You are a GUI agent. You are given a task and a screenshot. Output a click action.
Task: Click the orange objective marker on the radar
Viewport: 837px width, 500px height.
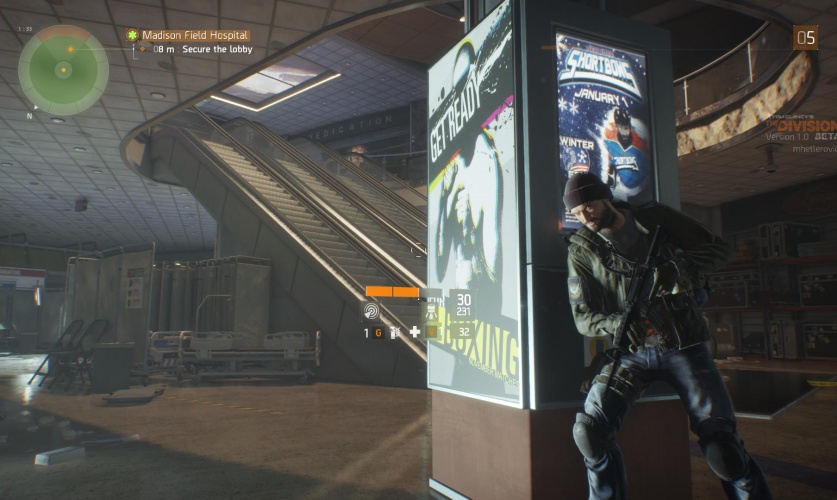pos(71,48)
